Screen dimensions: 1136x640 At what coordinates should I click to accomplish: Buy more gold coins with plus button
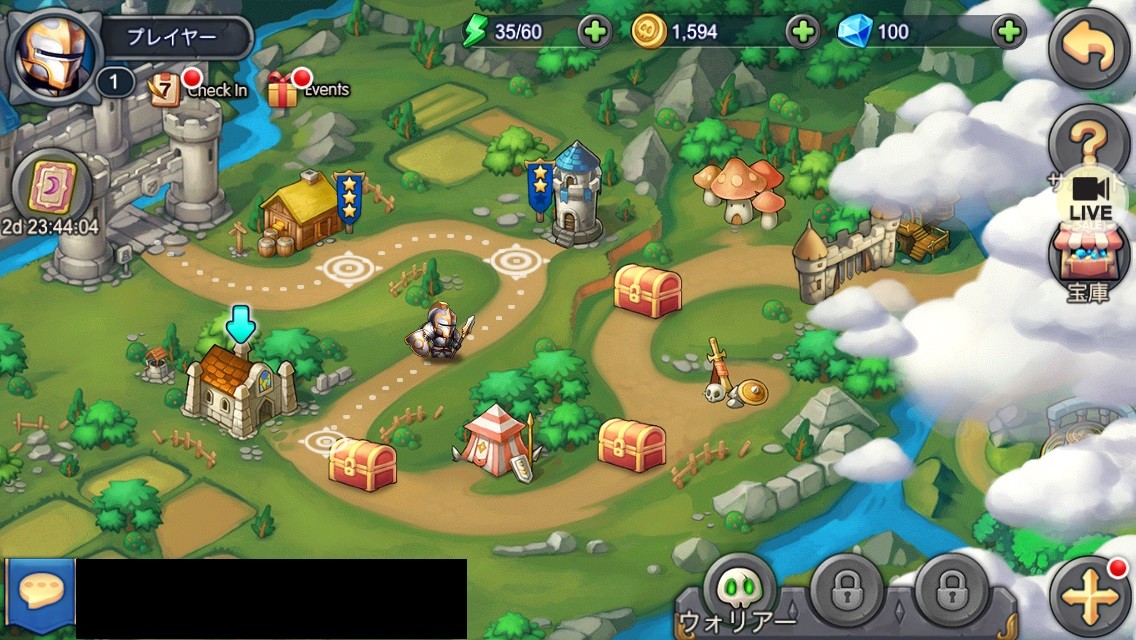coord(802,32)
